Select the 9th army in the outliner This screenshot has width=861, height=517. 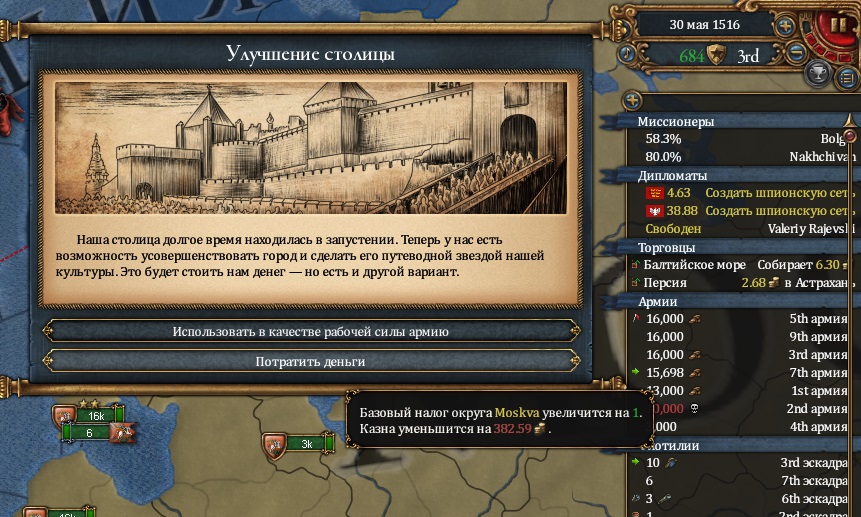(740, 337)
